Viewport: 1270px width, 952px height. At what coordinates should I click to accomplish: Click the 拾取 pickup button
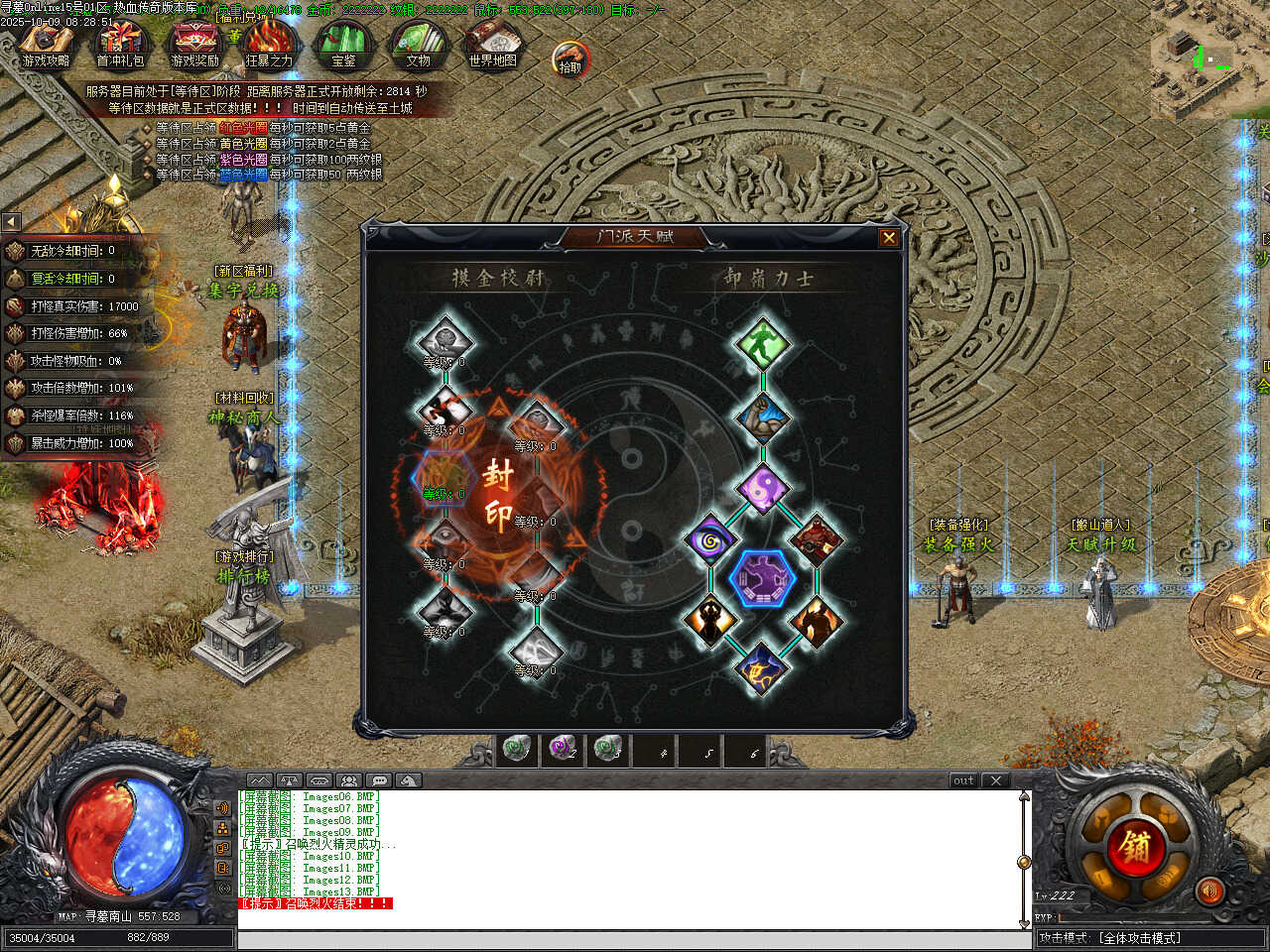[x=571, y=59]
